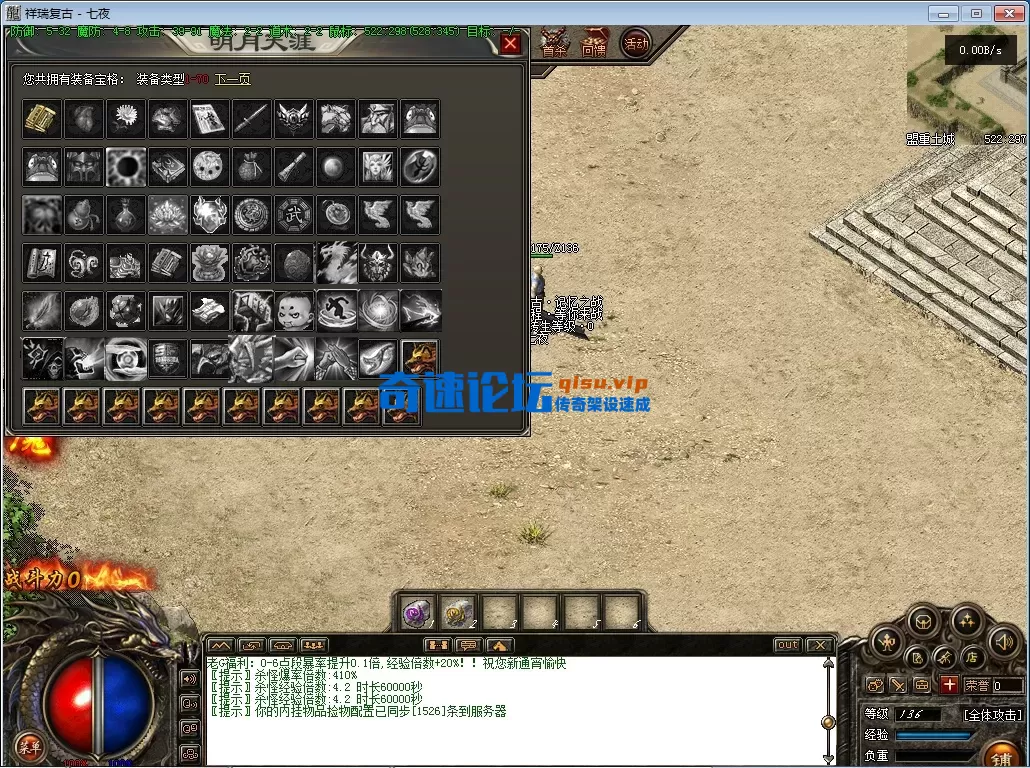Choose the black hole orb slot
Image resolution: width=1030 pixels, height=768 pixels.
click(x=126, y=167)
